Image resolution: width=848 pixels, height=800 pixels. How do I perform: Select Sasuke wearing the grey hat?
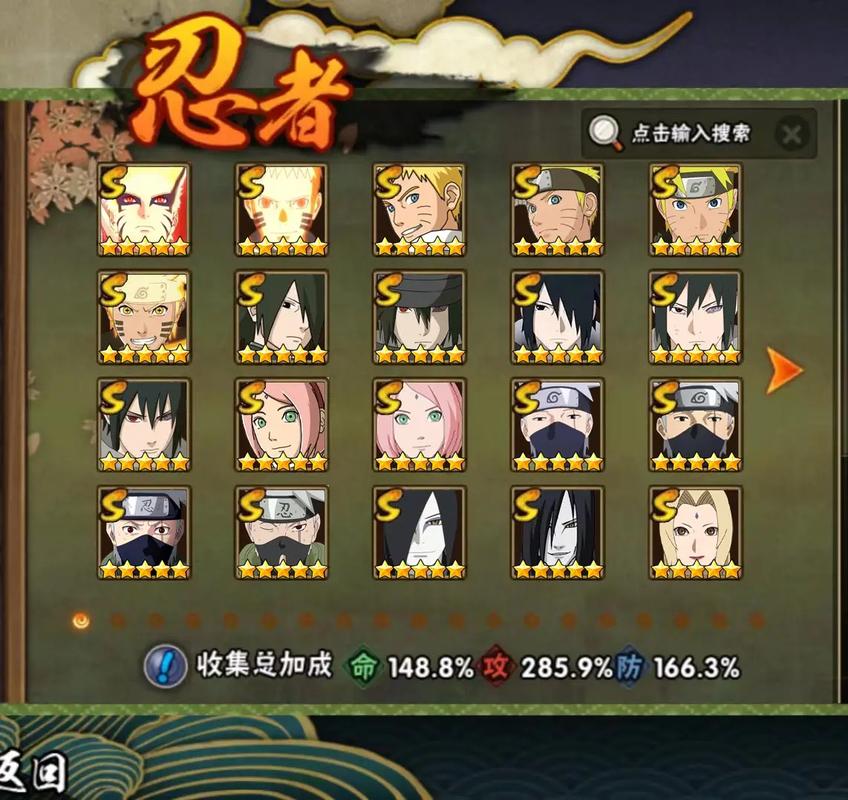click(x=420, y=318)
